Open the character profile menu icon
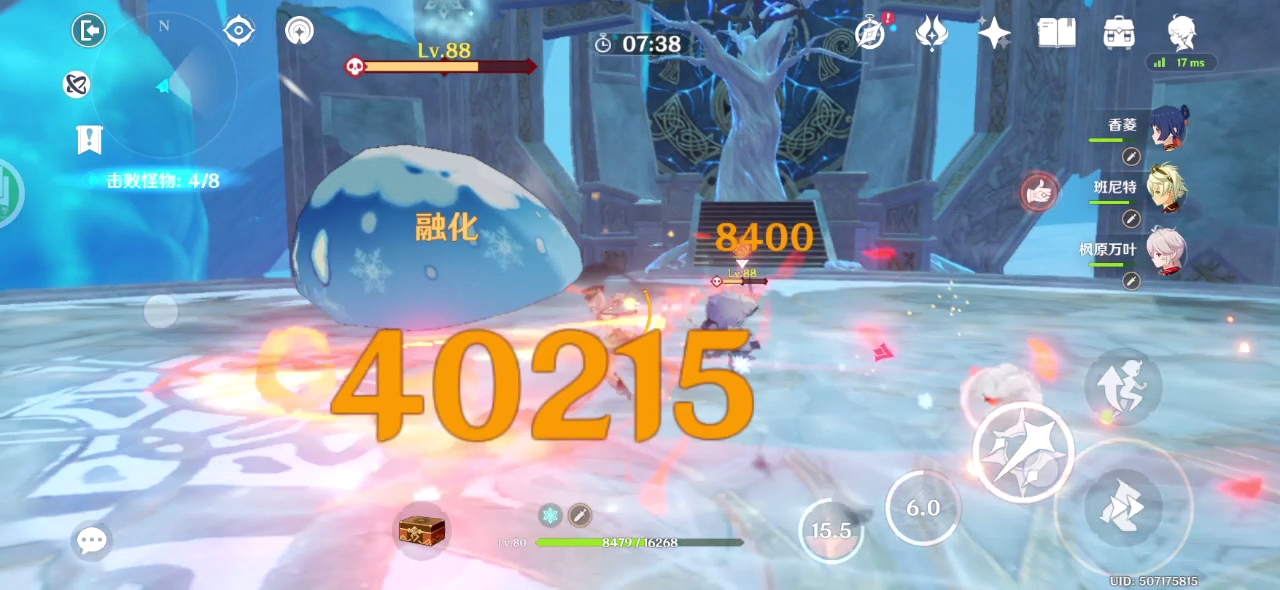 [x=1181, y=31]
